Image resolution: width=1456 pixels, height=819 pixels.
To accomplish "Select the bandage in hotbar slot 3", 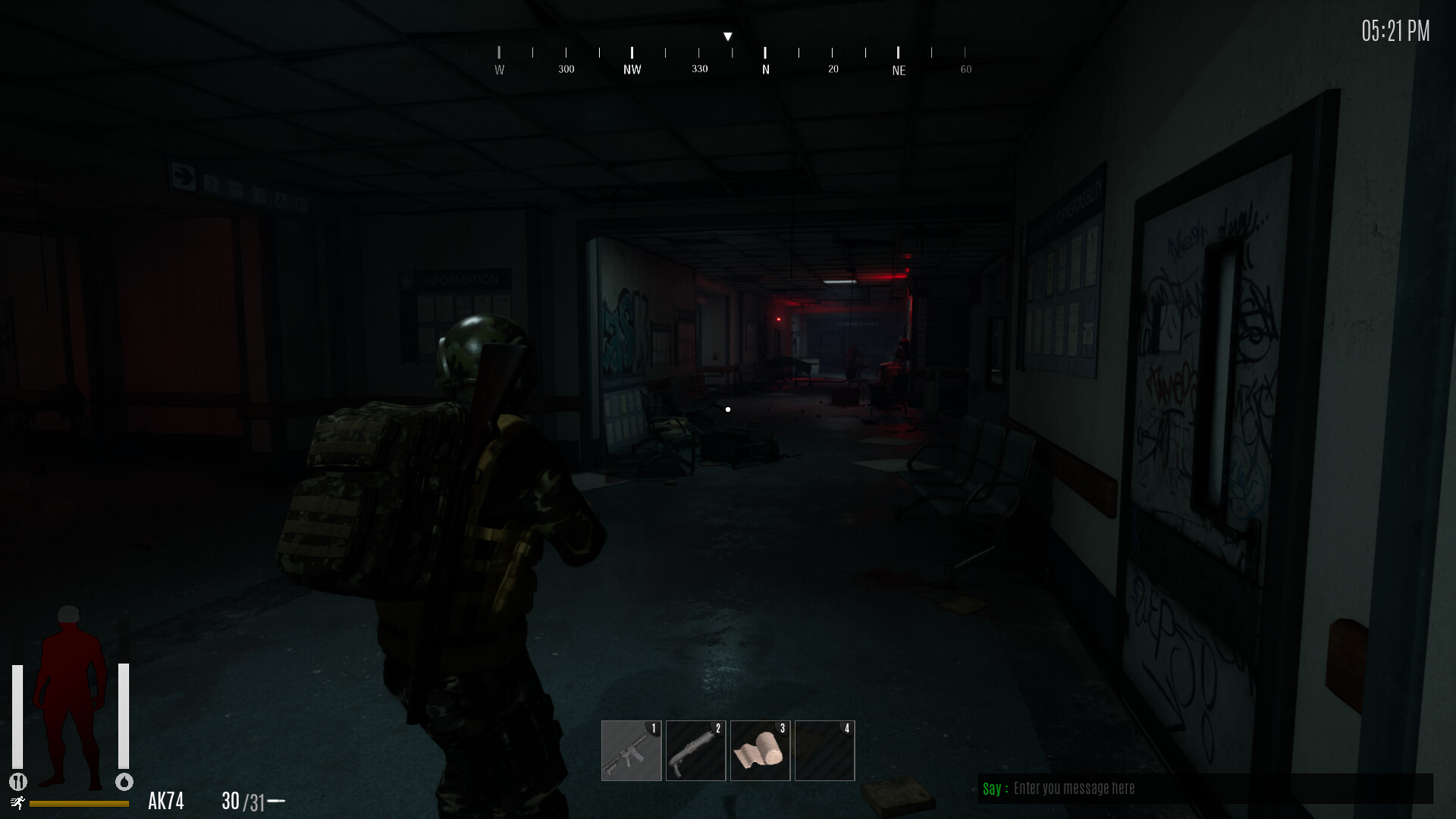I will pyautogui.click(x=760, y=750).
